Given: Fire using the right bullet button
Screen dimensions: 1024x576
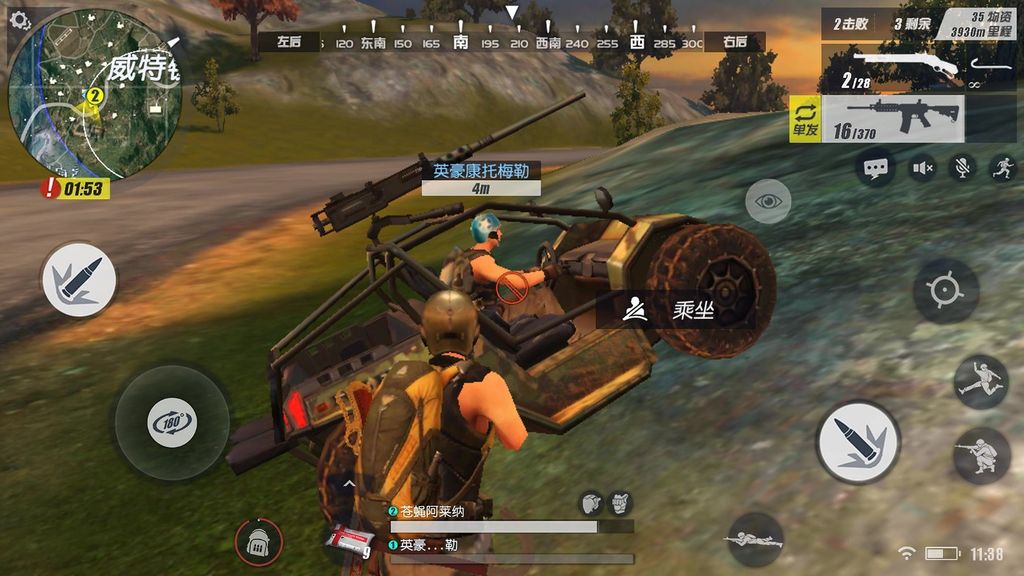Looking at the screenshot, I should click(858, 442).
